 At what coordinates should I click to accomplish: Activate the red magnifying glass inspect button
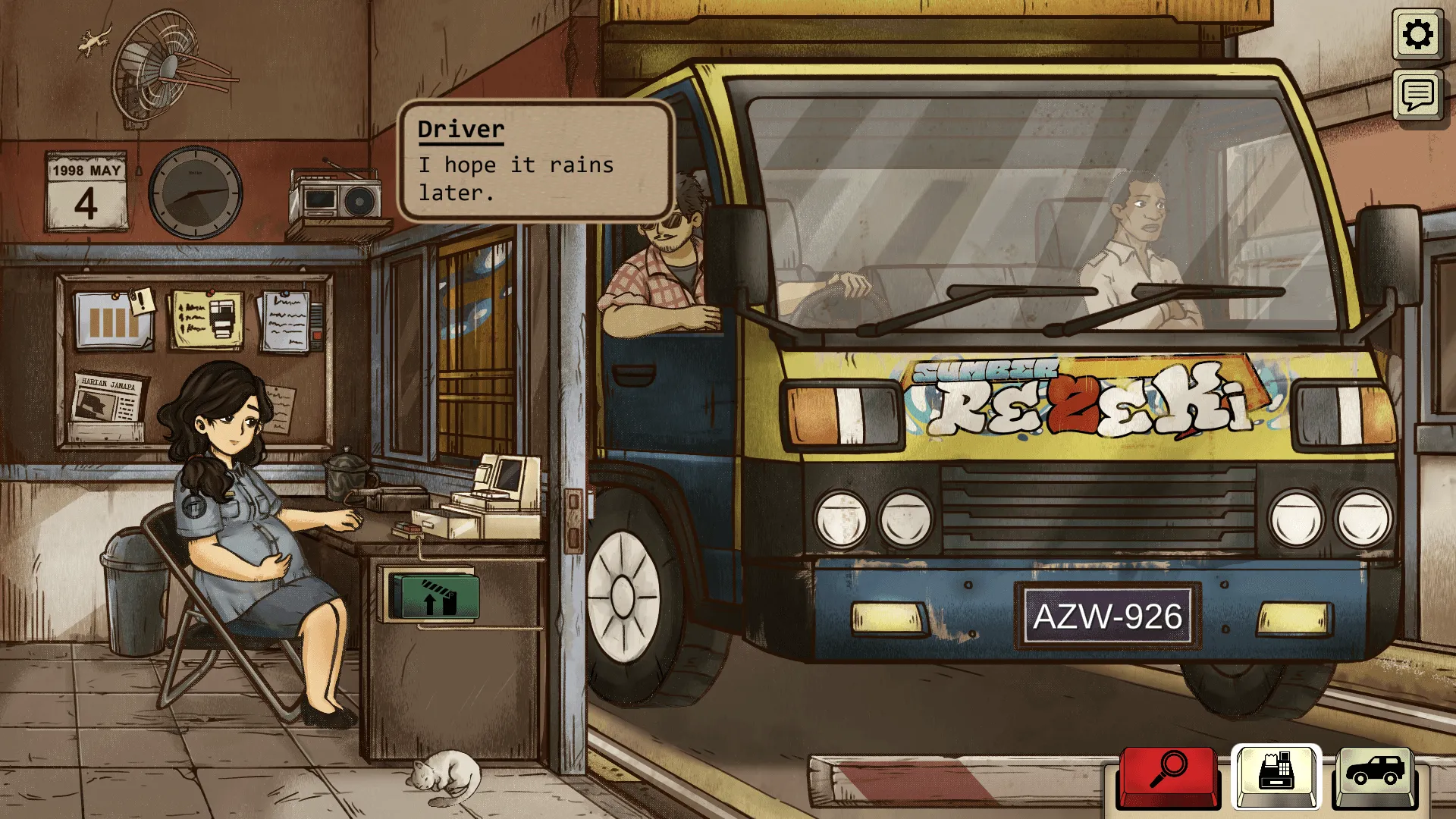click(x=1169, y=775)
